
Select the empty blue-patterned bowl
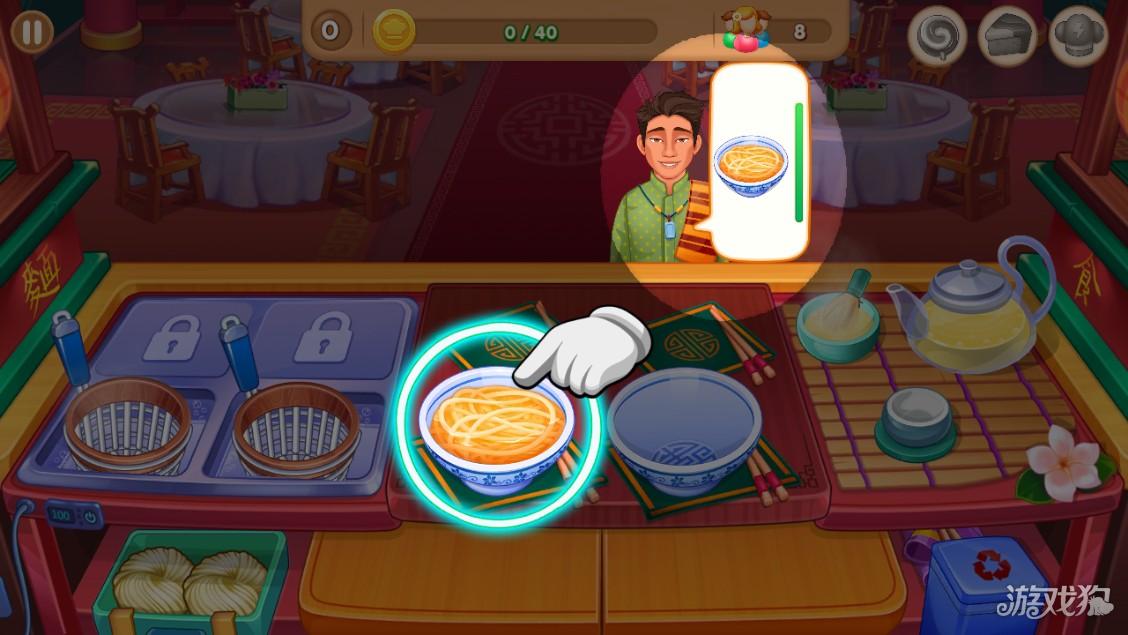click(685, 432)
